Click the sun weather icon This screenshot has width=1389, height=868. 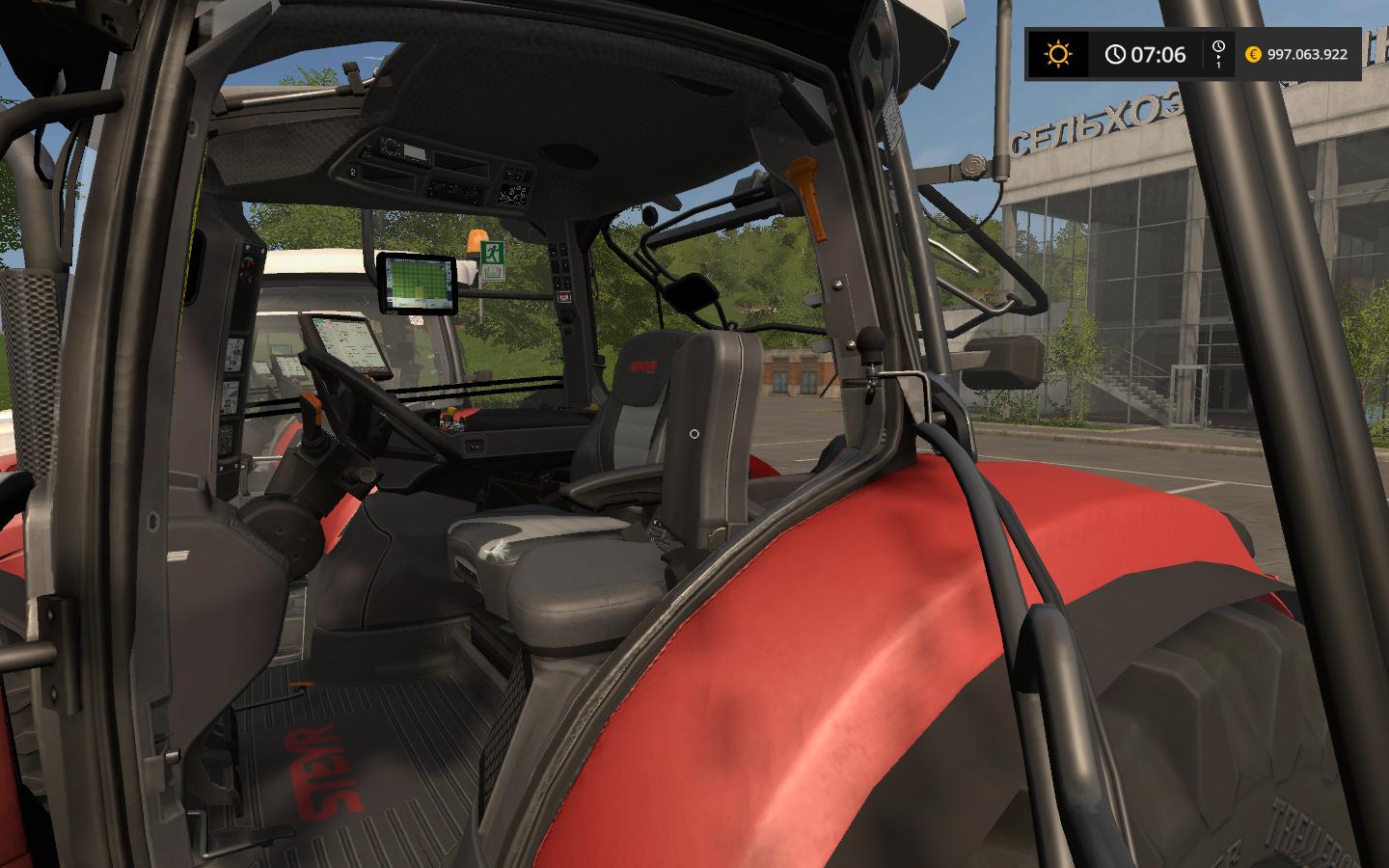(x=1058, y=55)
